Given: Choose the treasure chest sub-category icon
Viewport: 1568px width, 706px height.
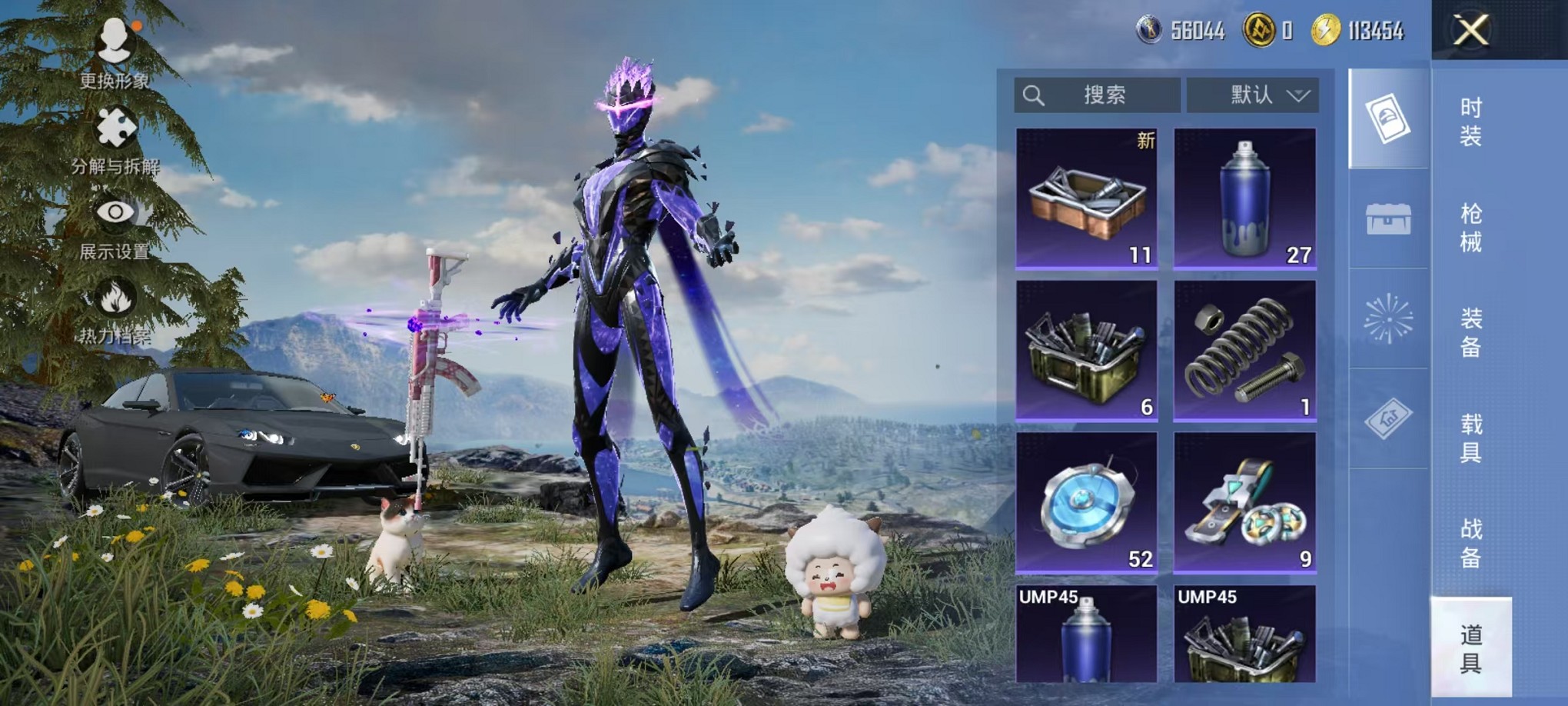Looking at the screenshot, I should click(1388, 219).
